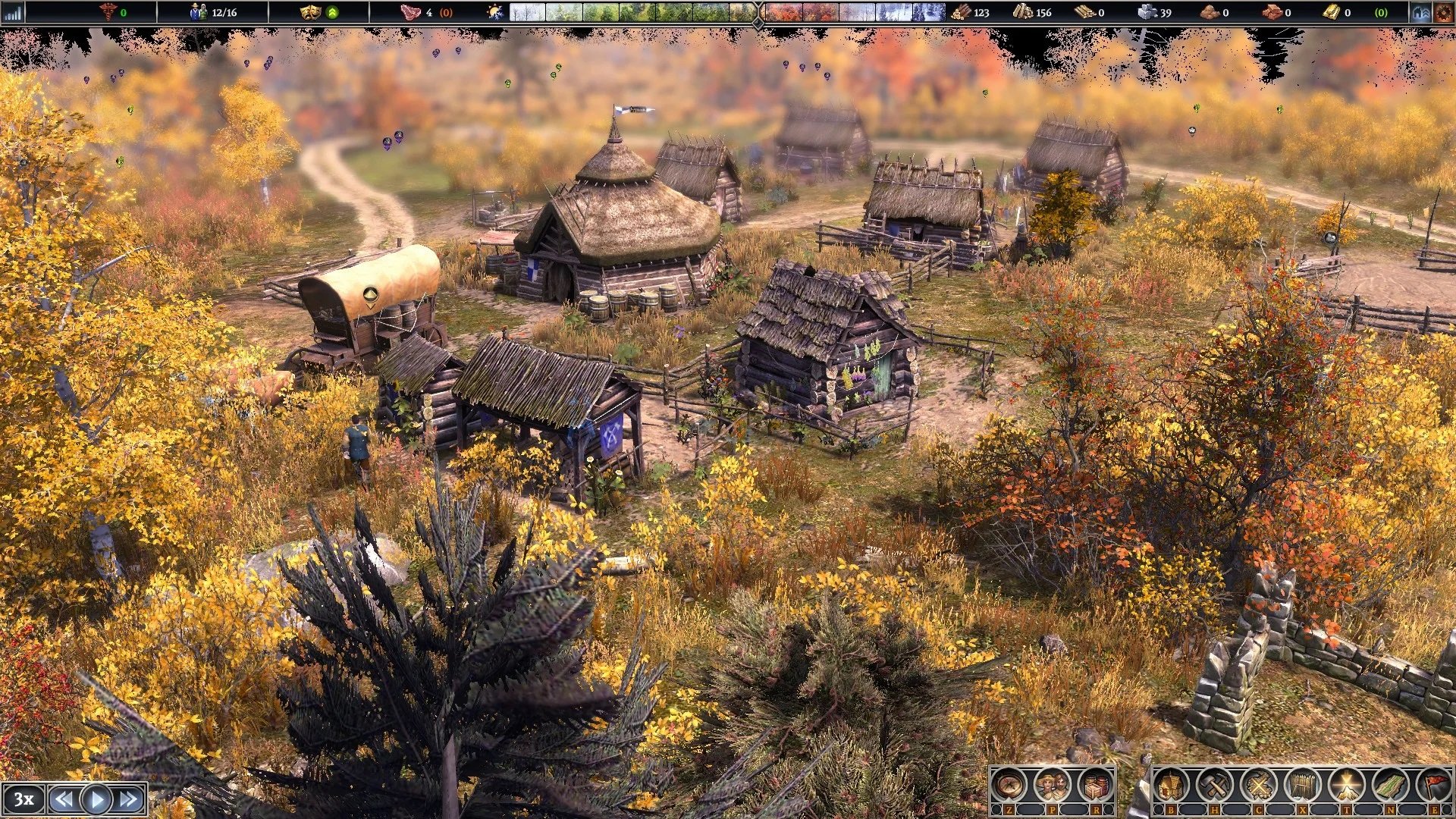The width and height of the screenshot is (1456, 819).
Task: Click the theater masks mood icon
Action: (x=310, y=12)
